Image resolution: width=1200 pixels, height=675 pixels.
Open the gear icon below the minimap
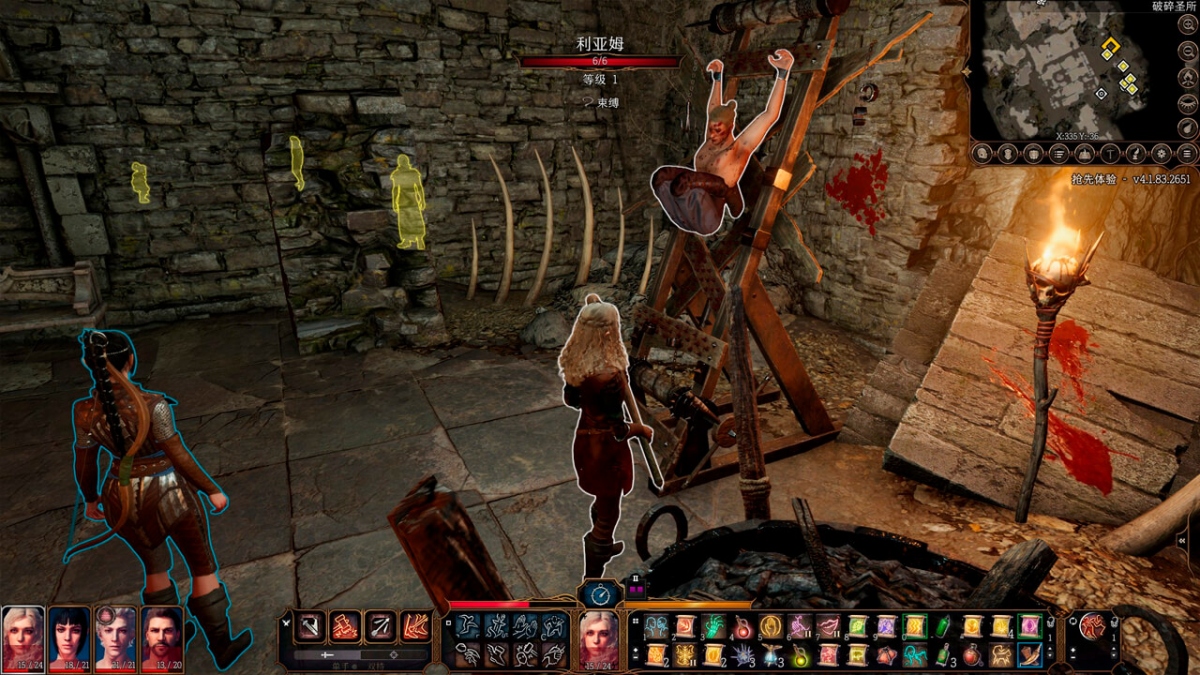[x=1161, y=154]
